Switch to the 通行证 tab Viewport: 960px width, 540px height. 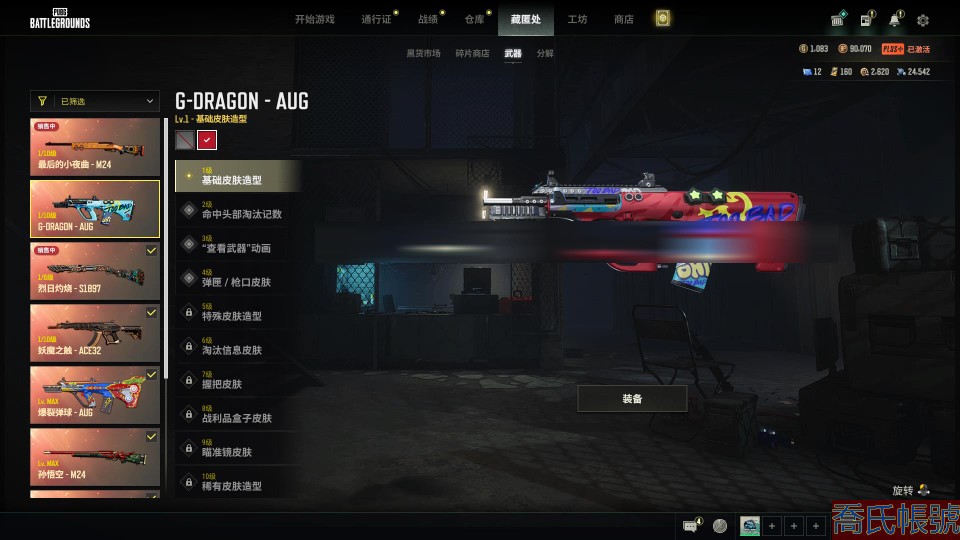376,19
